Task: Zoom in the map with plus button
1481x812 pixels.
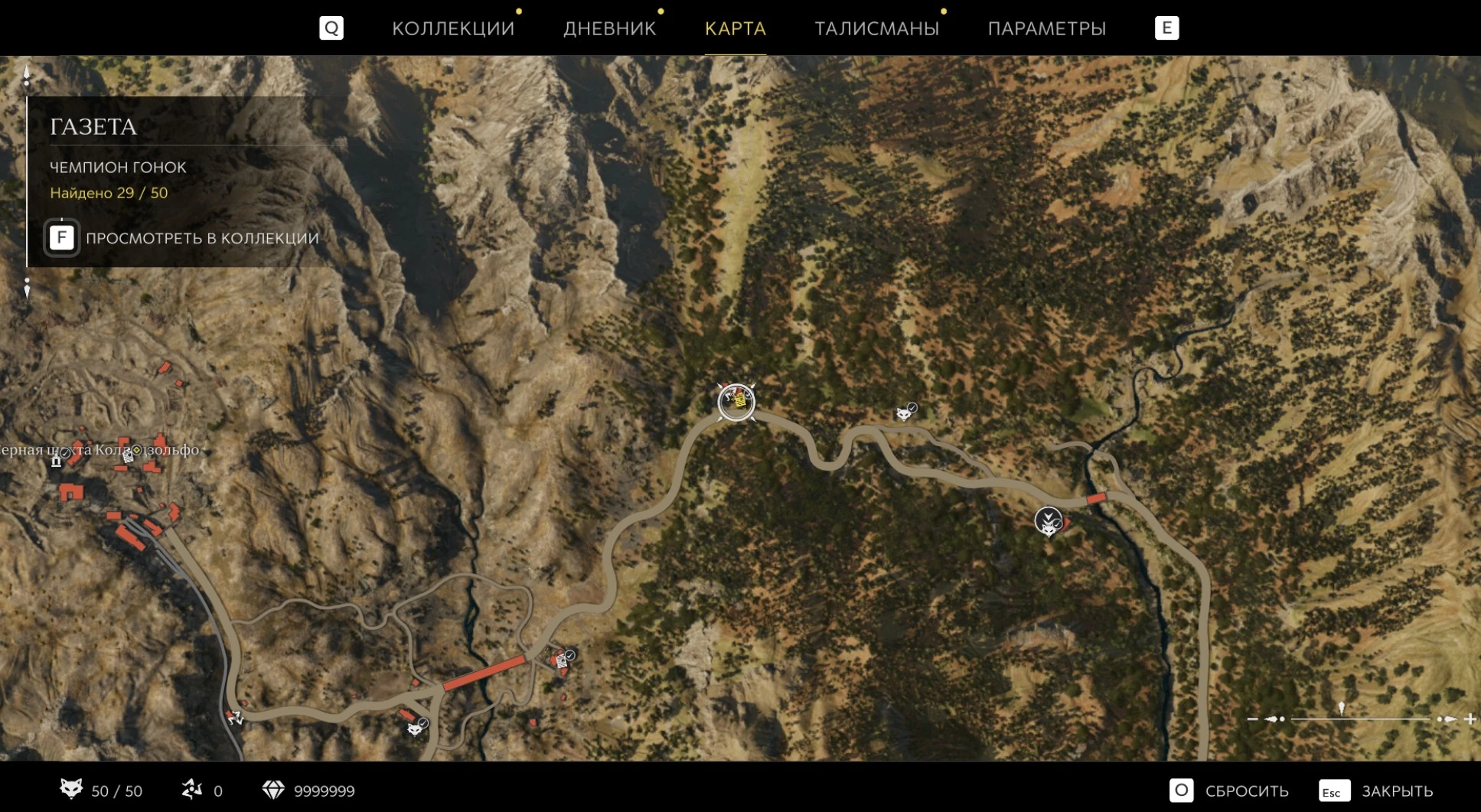Action: point(1470,719)
